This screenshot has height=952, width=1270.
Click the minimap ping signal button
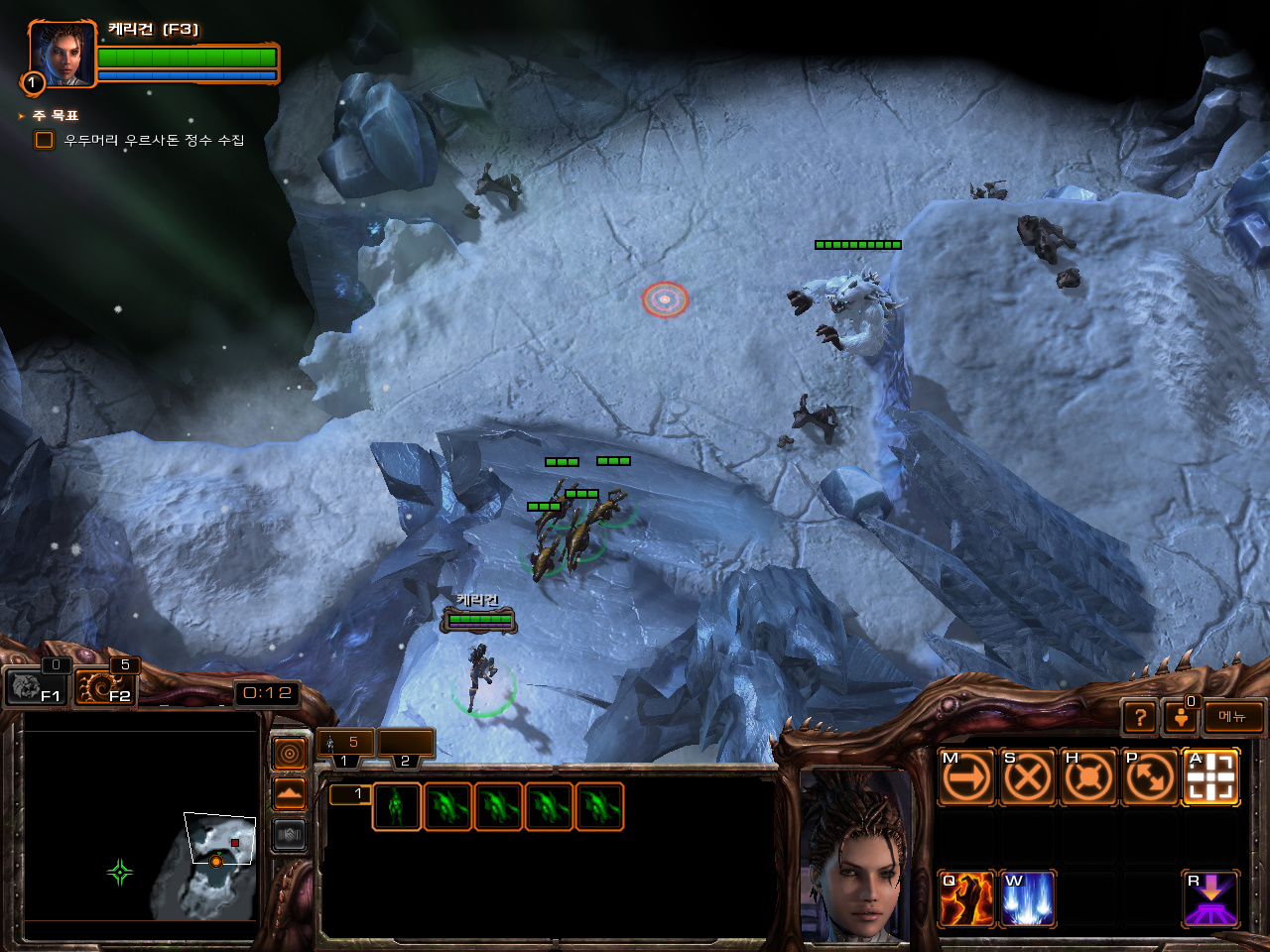click(x=289, y=755)
